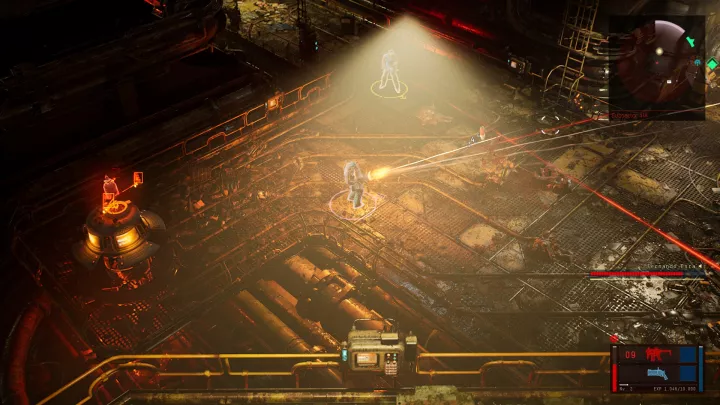Click the green arrow marker on minimap
This screenshot has width=720, height=405.
(x=691, y=41)
